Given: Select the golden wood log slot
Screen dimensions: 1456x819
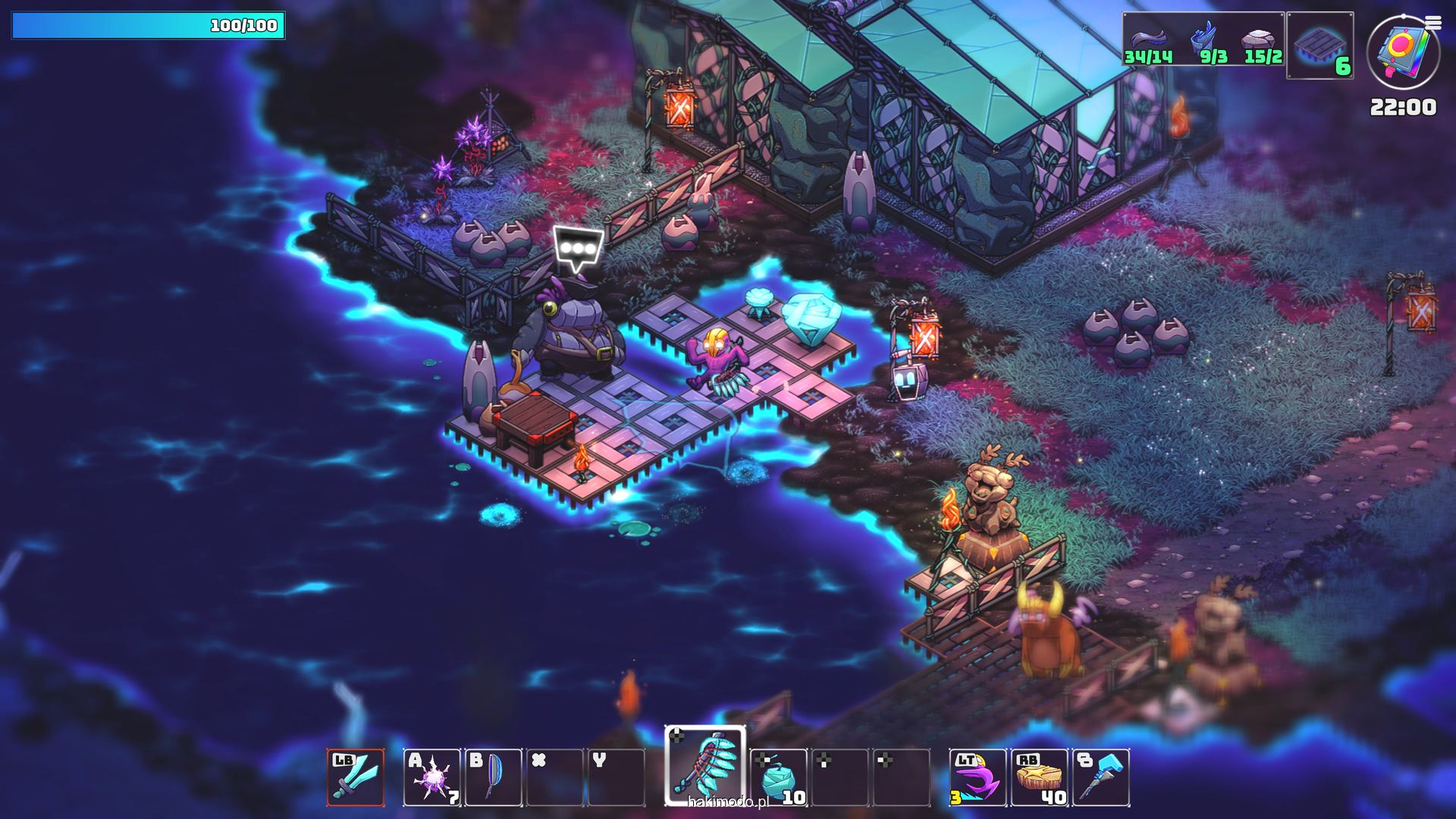Looking at the screenshot, I should pos(1040,777).
